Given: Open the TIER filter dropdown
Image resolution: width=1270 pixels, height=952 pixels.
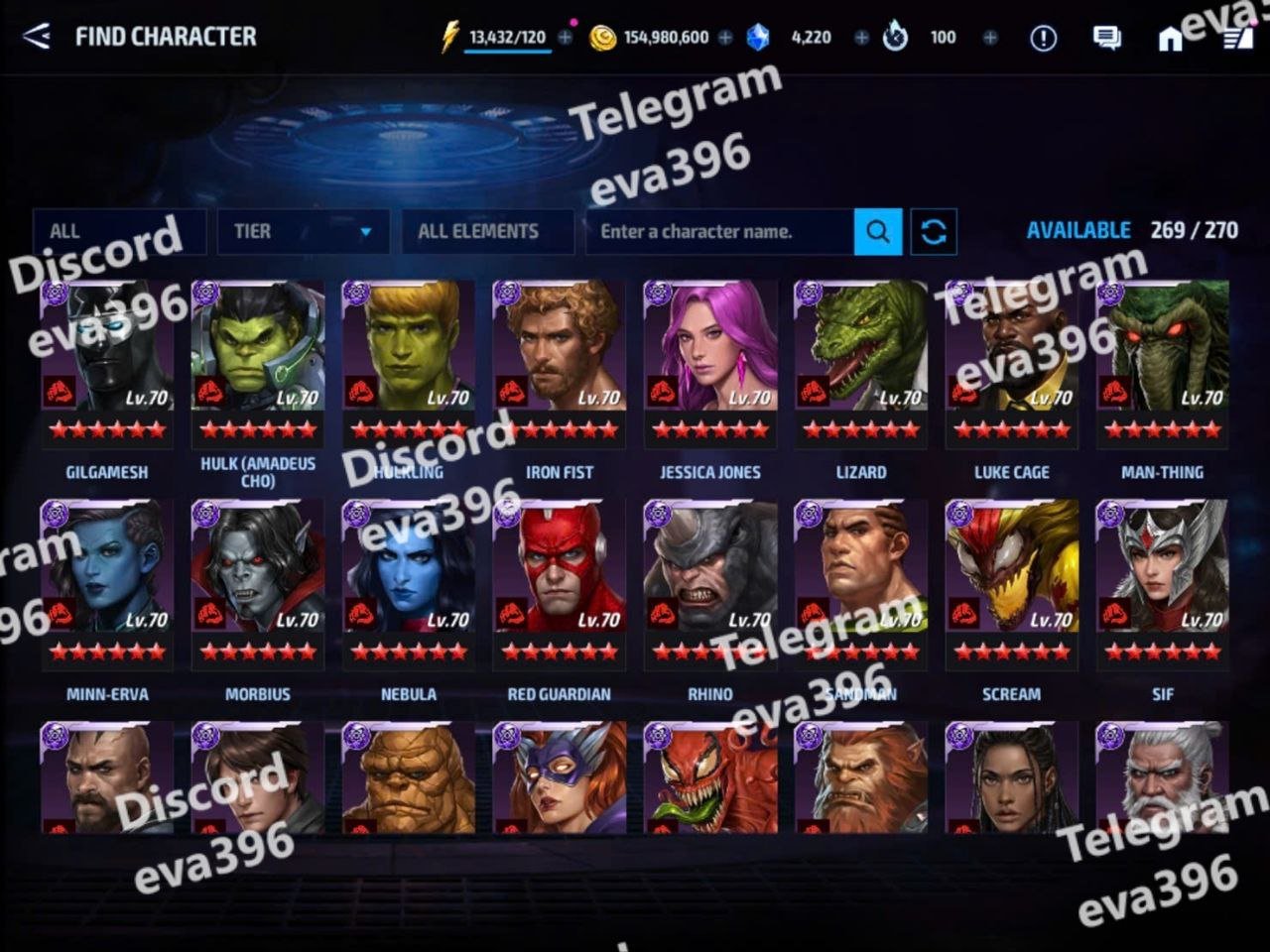Looking at the screenshot, I should pos(303,231).
